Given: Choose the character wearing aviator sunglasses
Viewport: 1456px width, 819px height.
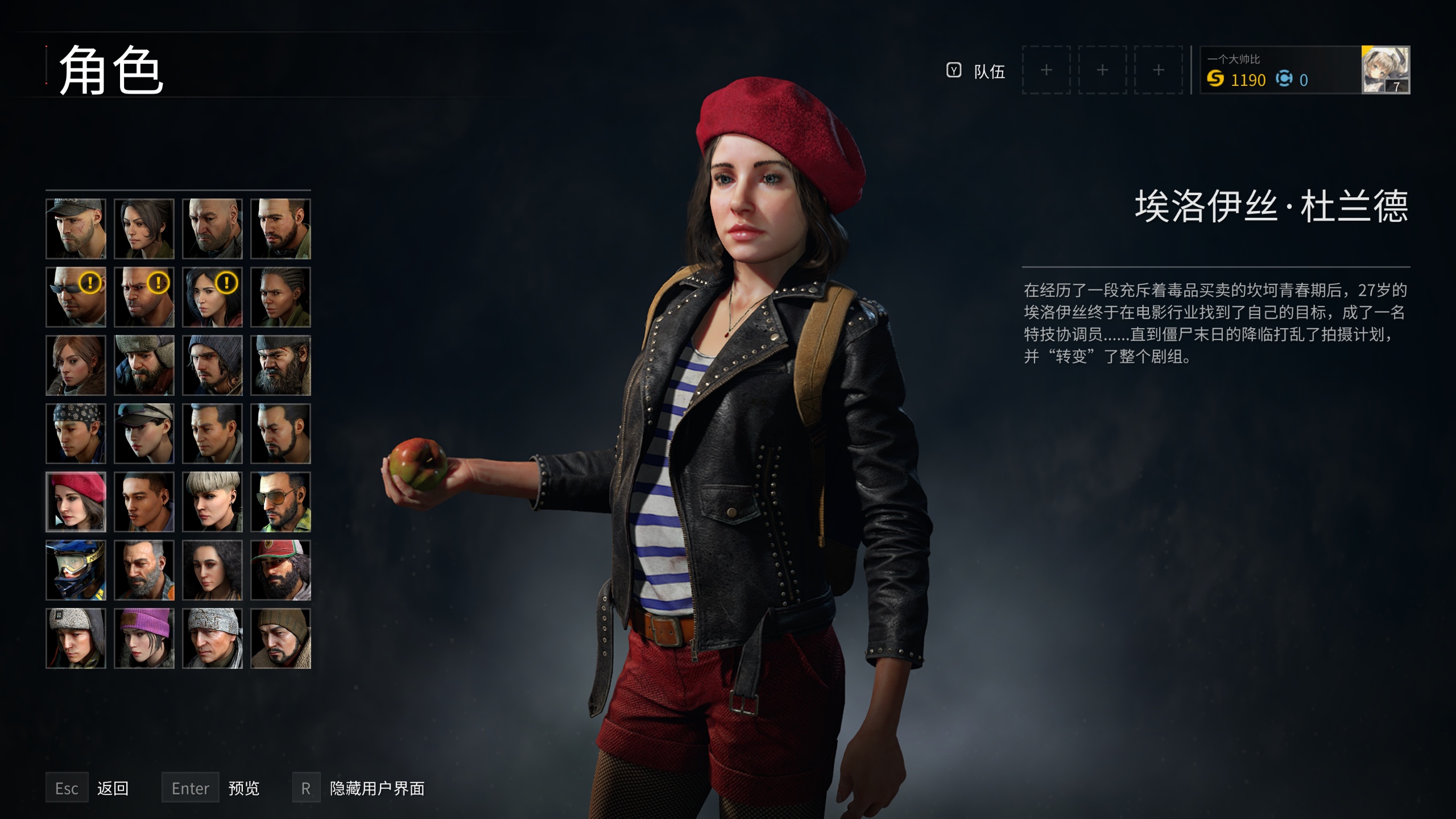Looking at the screenshot, I should (x=280, y=502).
